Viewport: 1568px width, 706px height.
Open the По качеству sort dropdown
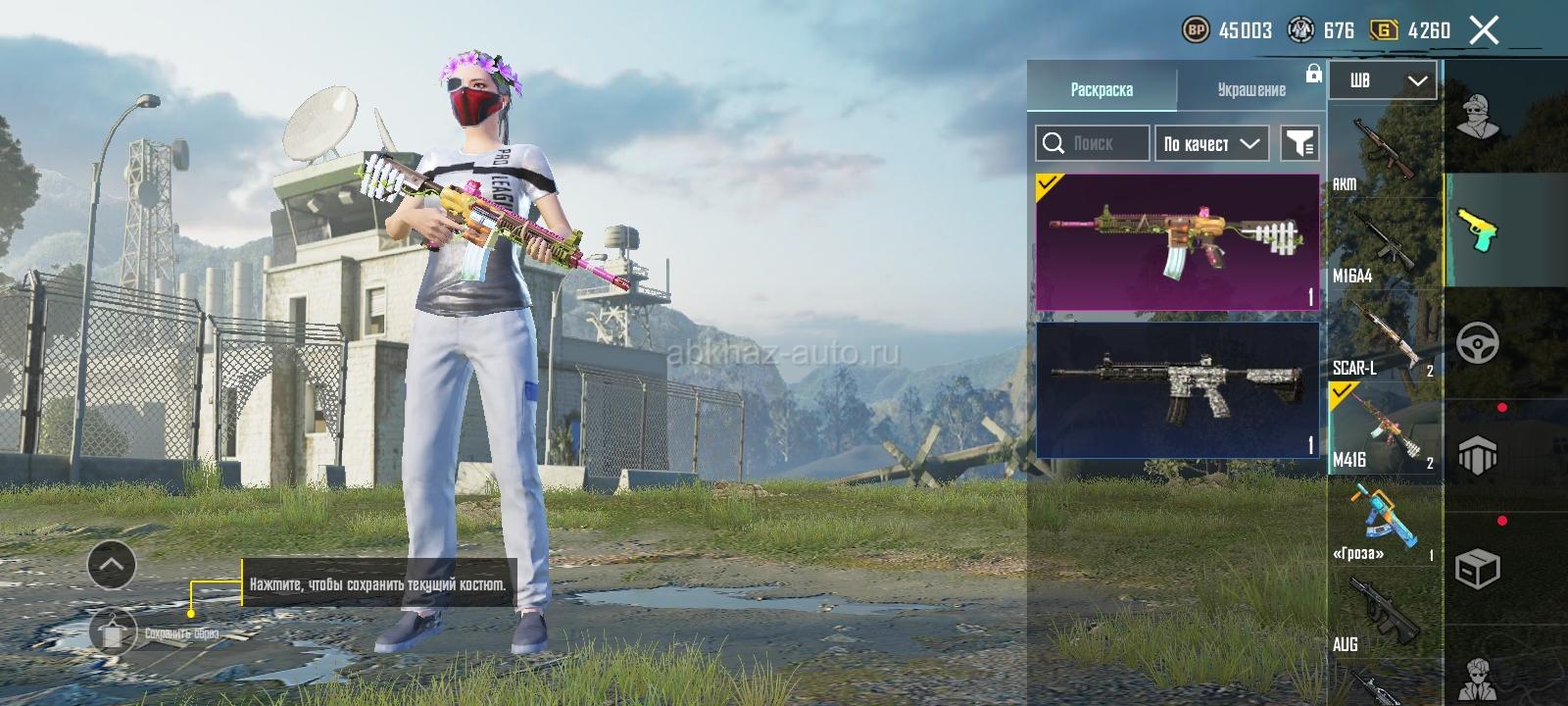[x=1211, y=143]
